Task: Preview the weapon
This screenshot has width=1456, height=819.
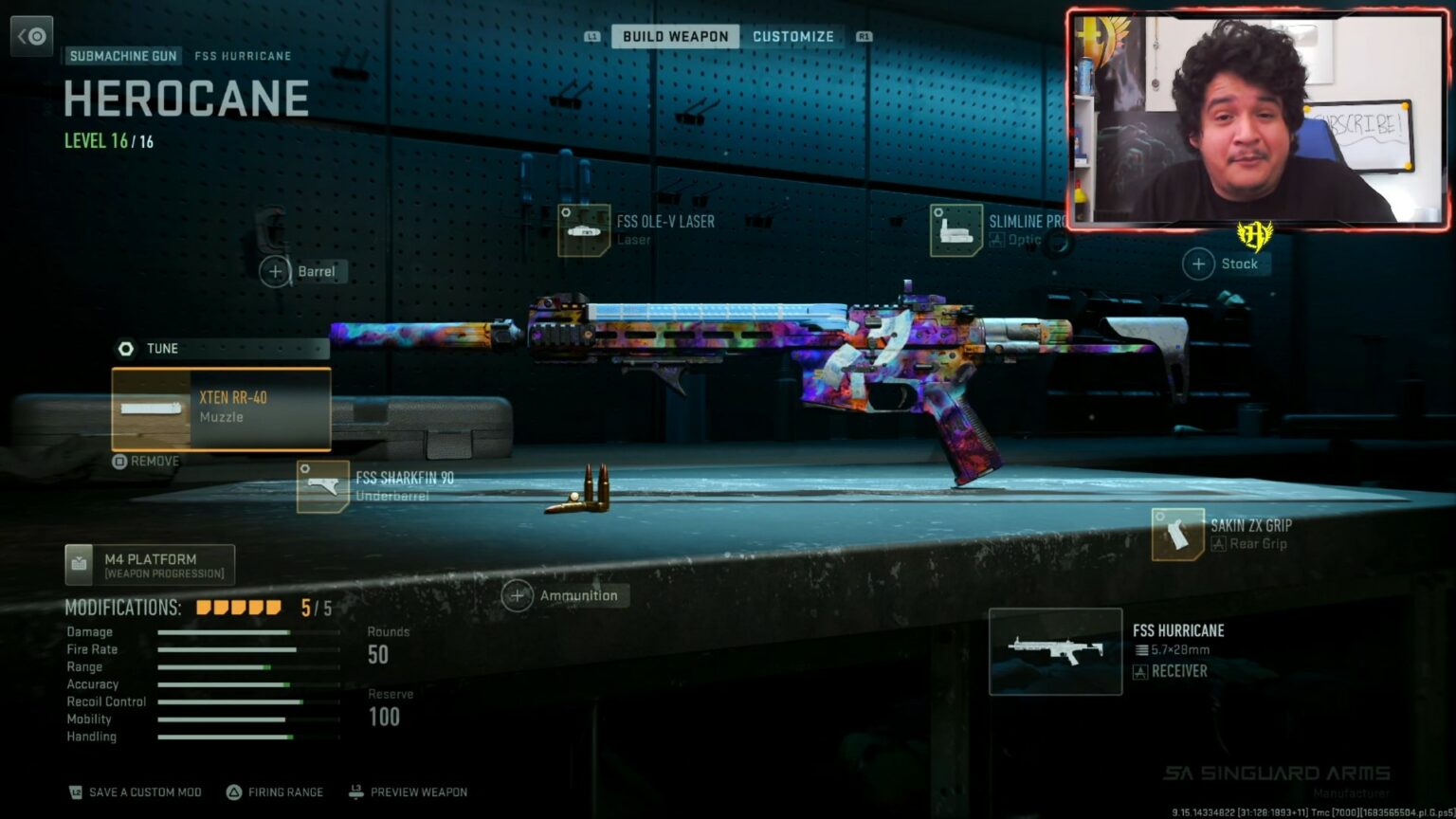Action: click(x=408, y=792)
